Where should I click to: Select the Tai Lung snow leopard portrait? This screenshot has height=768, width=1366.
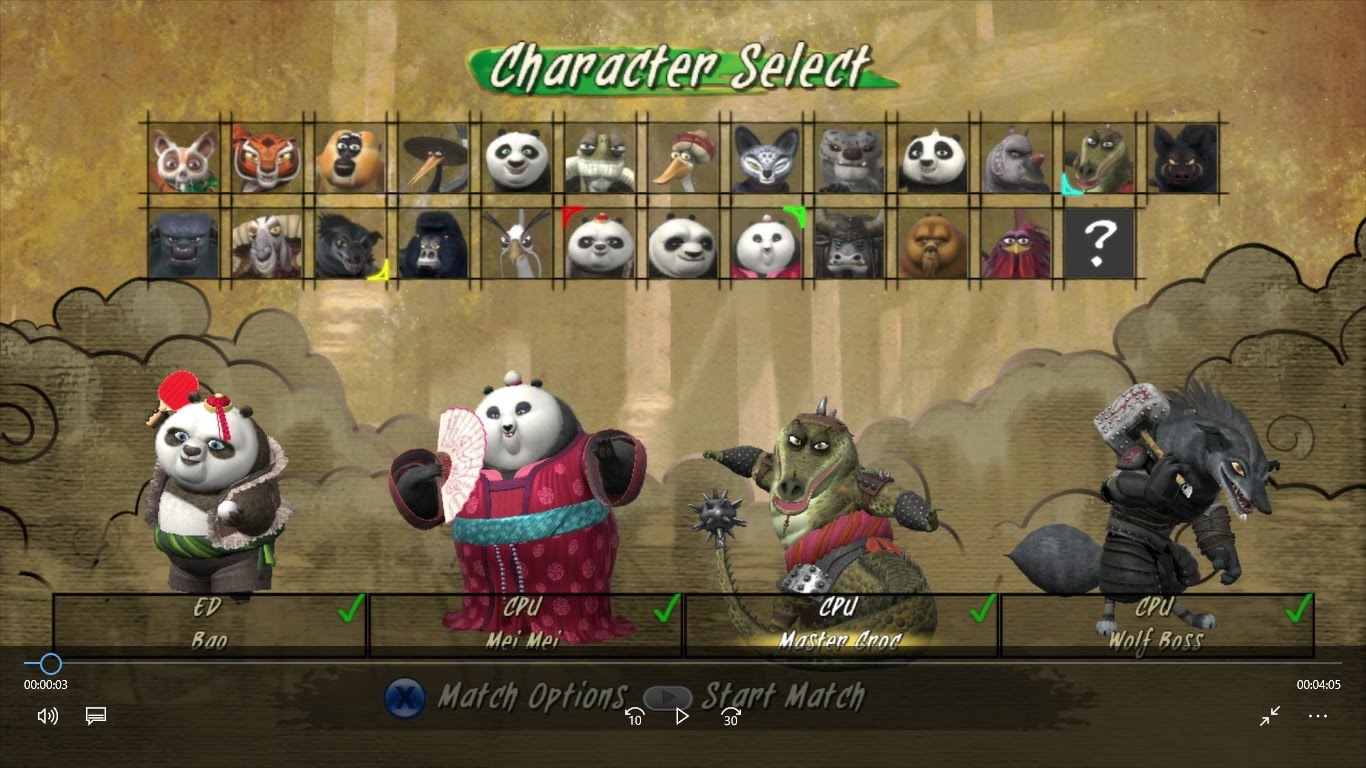coord(849,159)
